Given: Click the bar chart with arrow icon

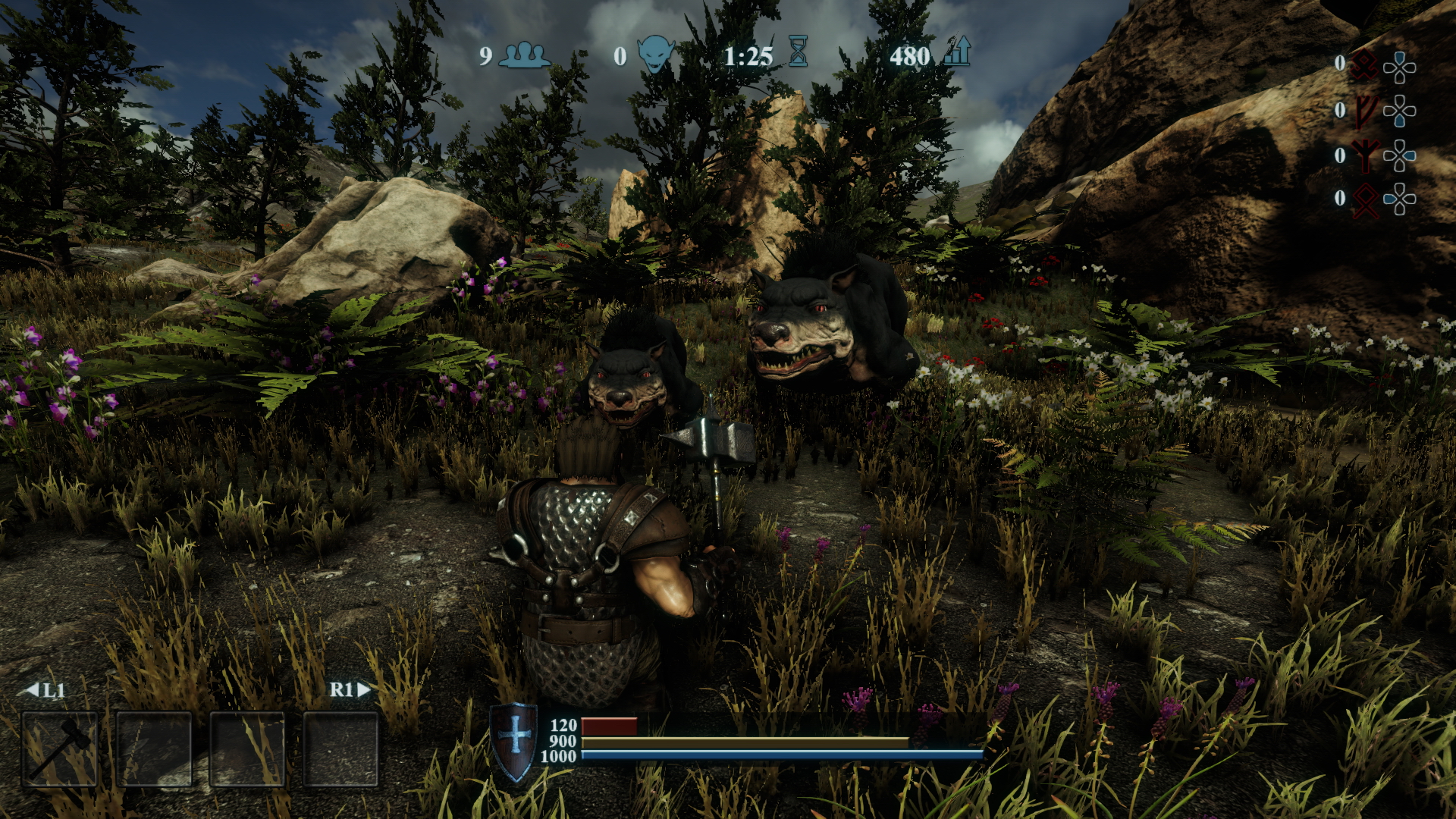Looking at the screenshot, I should (958, 52).
